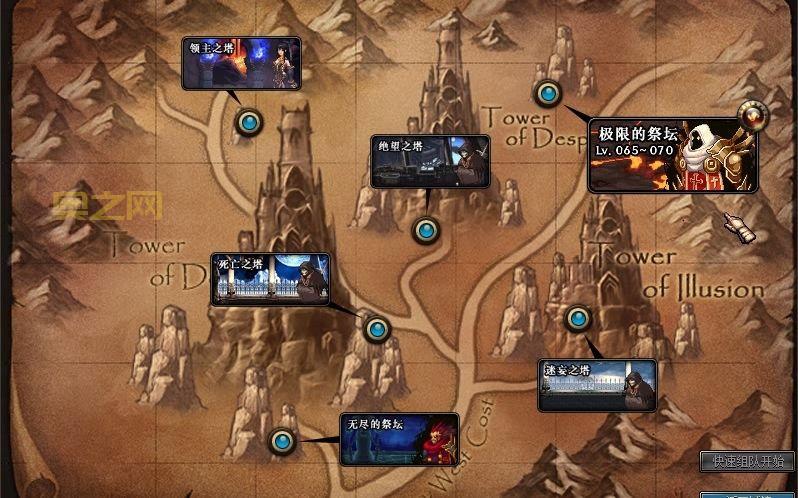Click the blue map node above 迷妄之塔

(577, 319)
